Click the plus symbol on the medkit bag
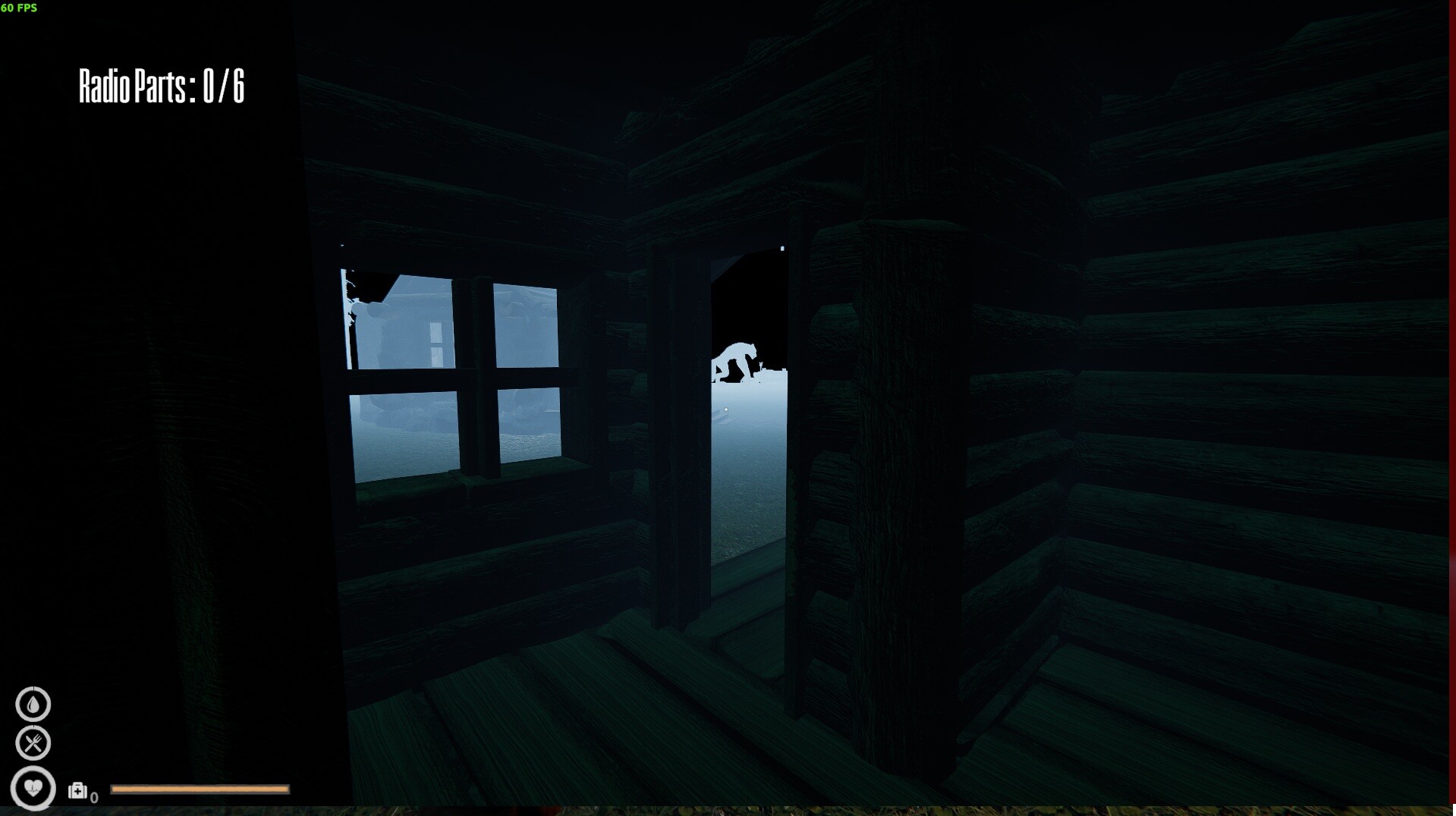Viewport: 1456px width, 816px height. click(x=79, y=790)
